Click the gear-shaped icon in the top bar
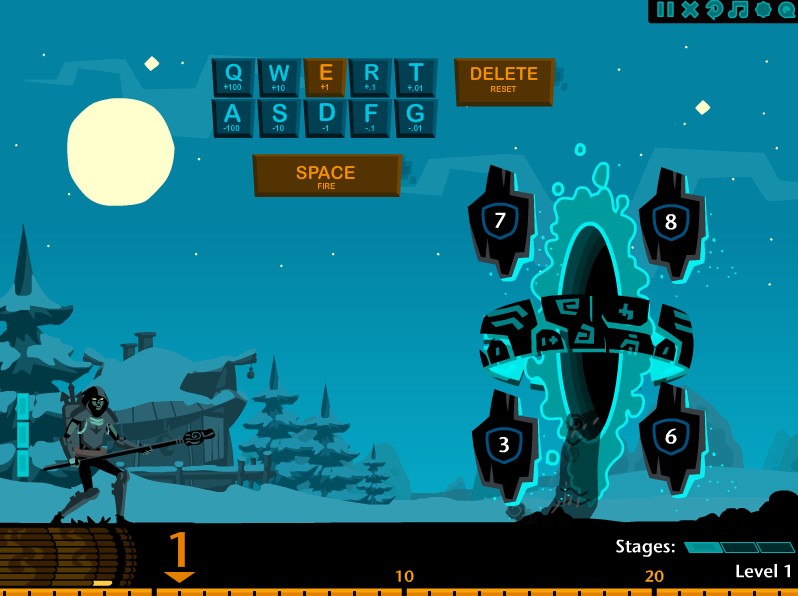The width and height of the screenshot is (798, 596). tap(763, 10)
